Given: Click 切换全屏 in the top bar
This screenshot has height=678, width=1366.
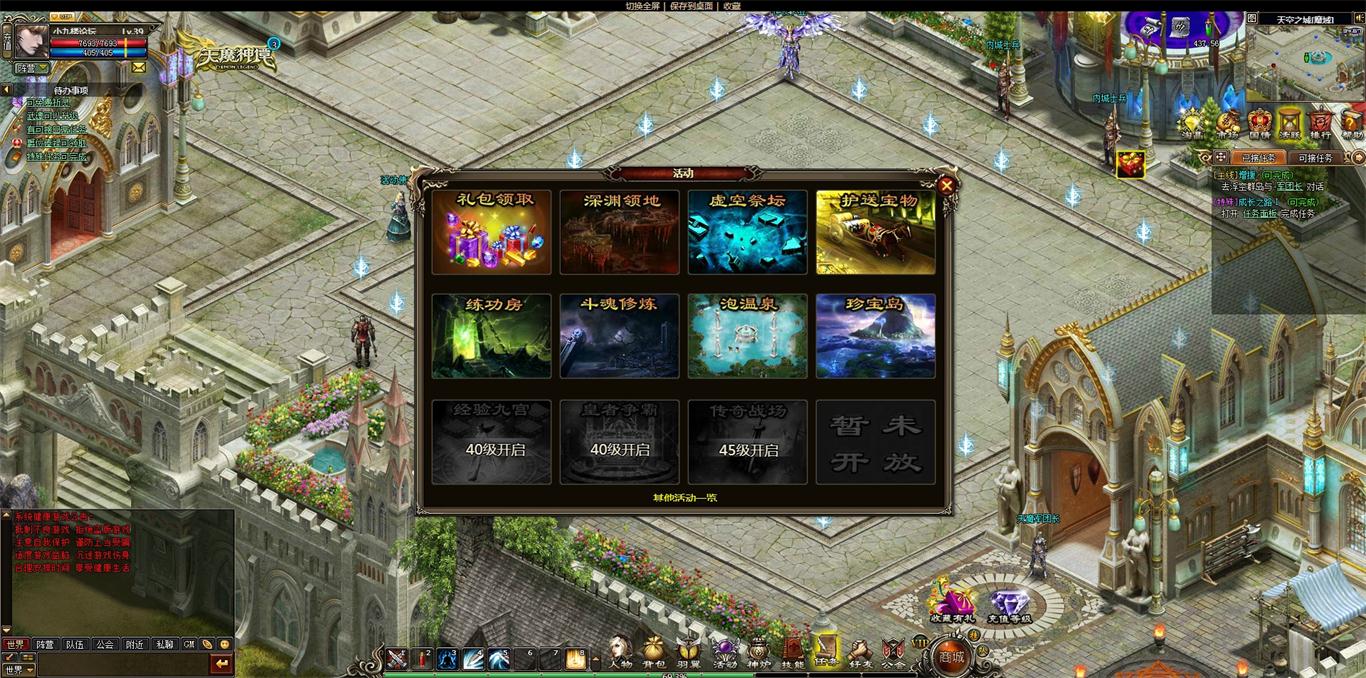Looking at the screenshot, I should tap(643, 6).
